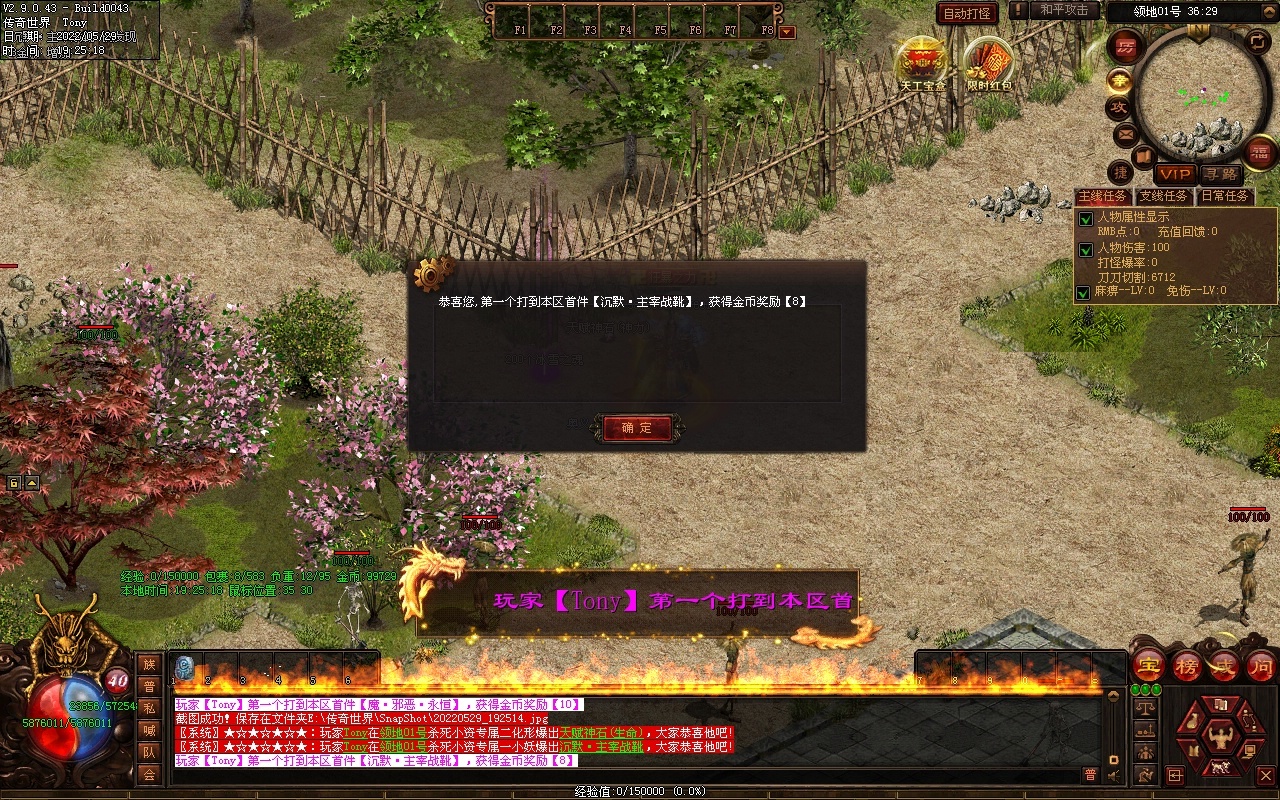The width and height of the screenshot is (1280, 800).
Task: Switch to the 支线任务 tab
Action: pyautogui.click(x=1164, y=196)
